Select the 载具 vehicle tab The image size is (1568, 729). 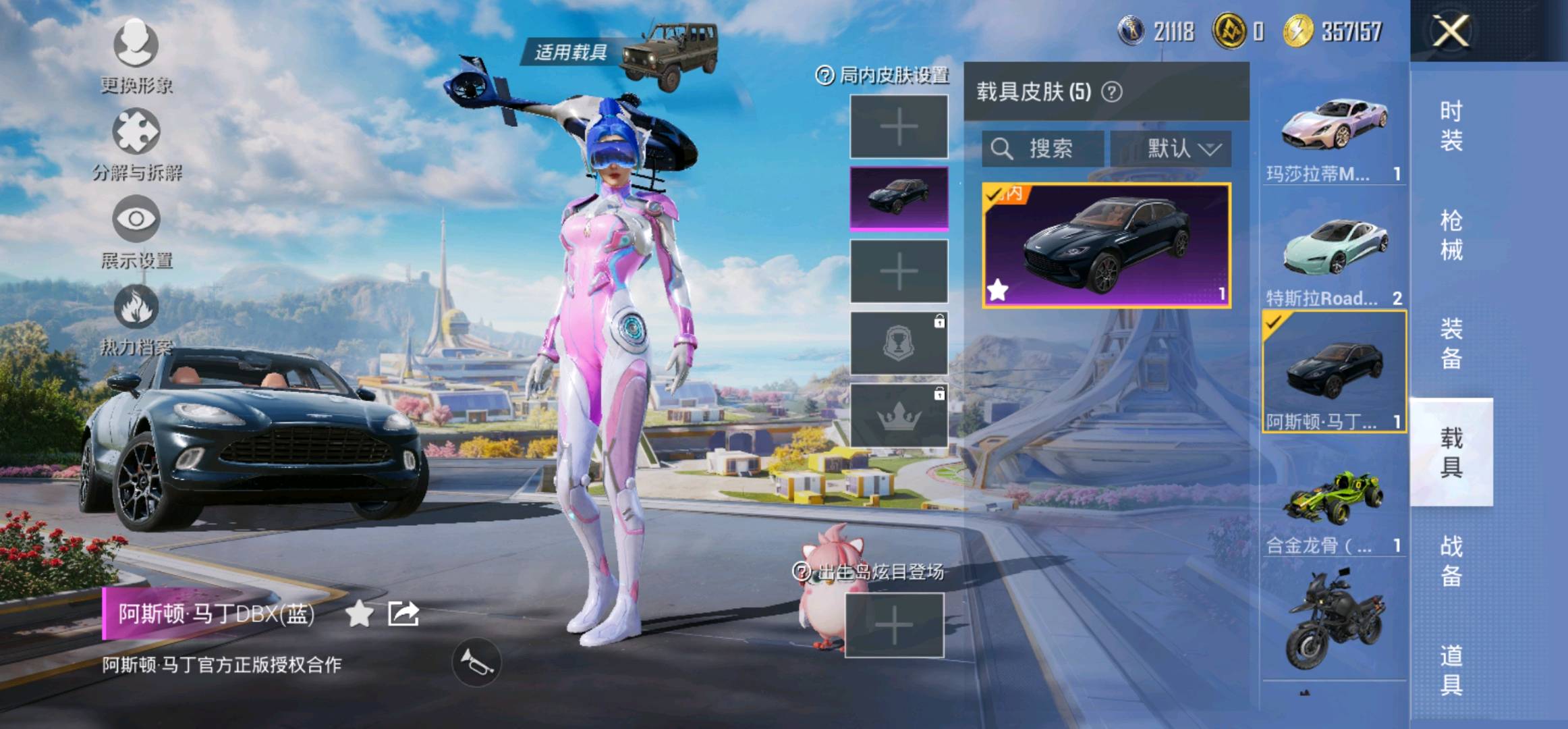click(1451, 452)
